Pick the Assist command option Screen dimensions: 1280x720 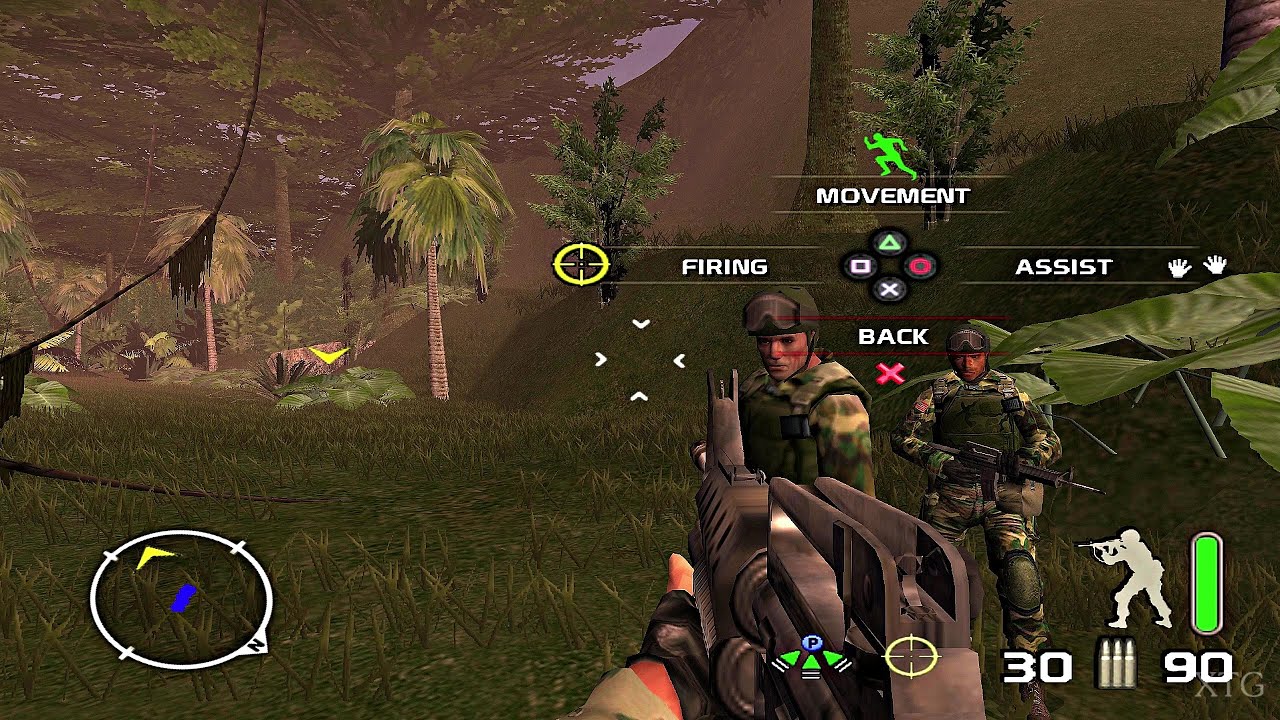click(x=1063, y=267)
